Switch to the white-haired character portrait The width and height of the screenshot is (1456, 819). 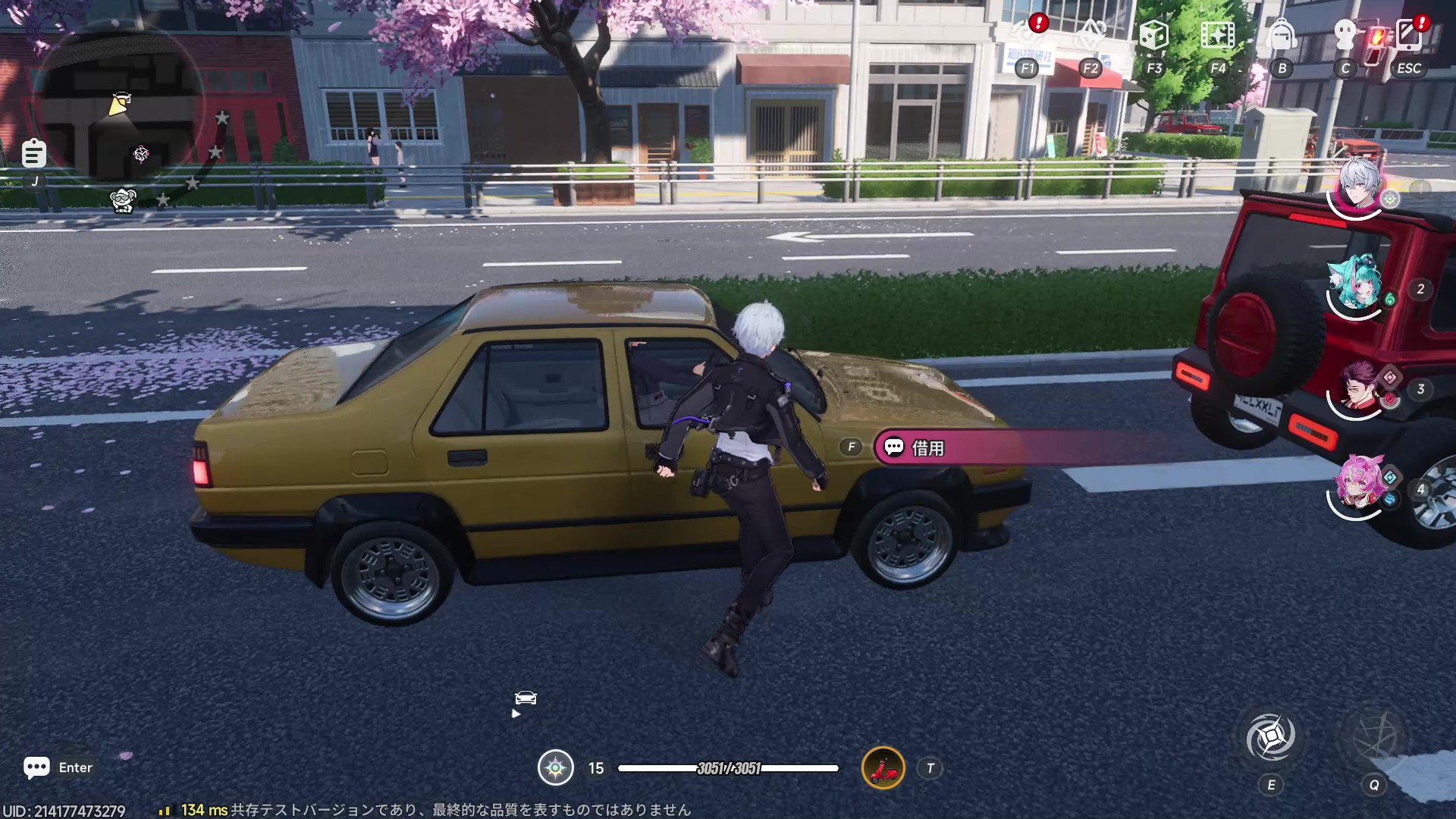pos(1358,186)
